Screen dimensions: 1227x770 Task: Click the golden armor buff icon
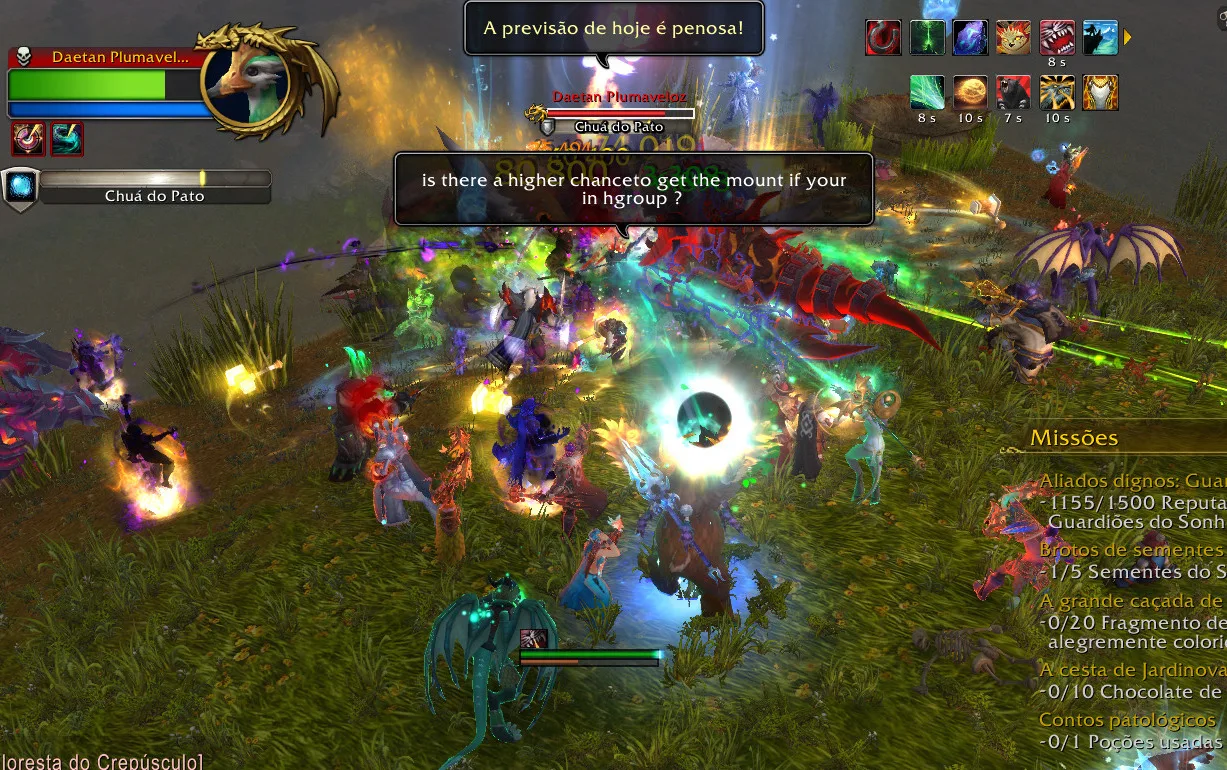point(1100,93)
